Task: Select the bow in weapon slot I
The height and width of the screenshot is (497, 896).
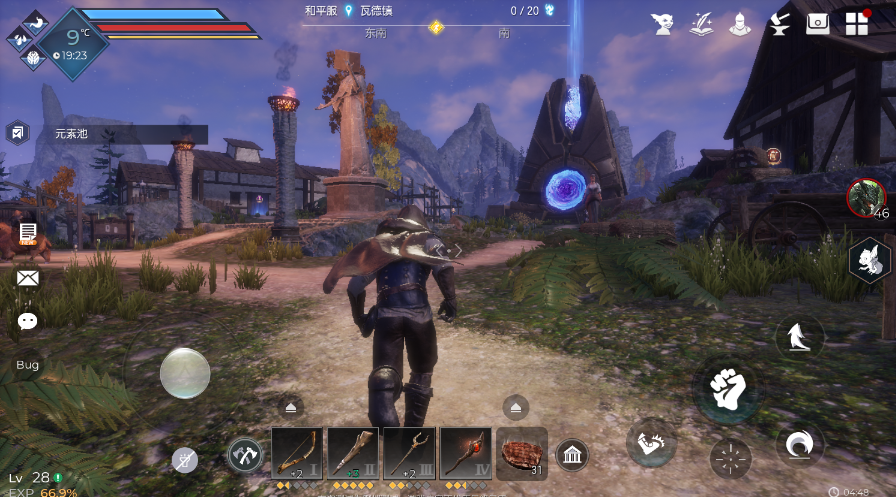Action: [x=297, y=453]
